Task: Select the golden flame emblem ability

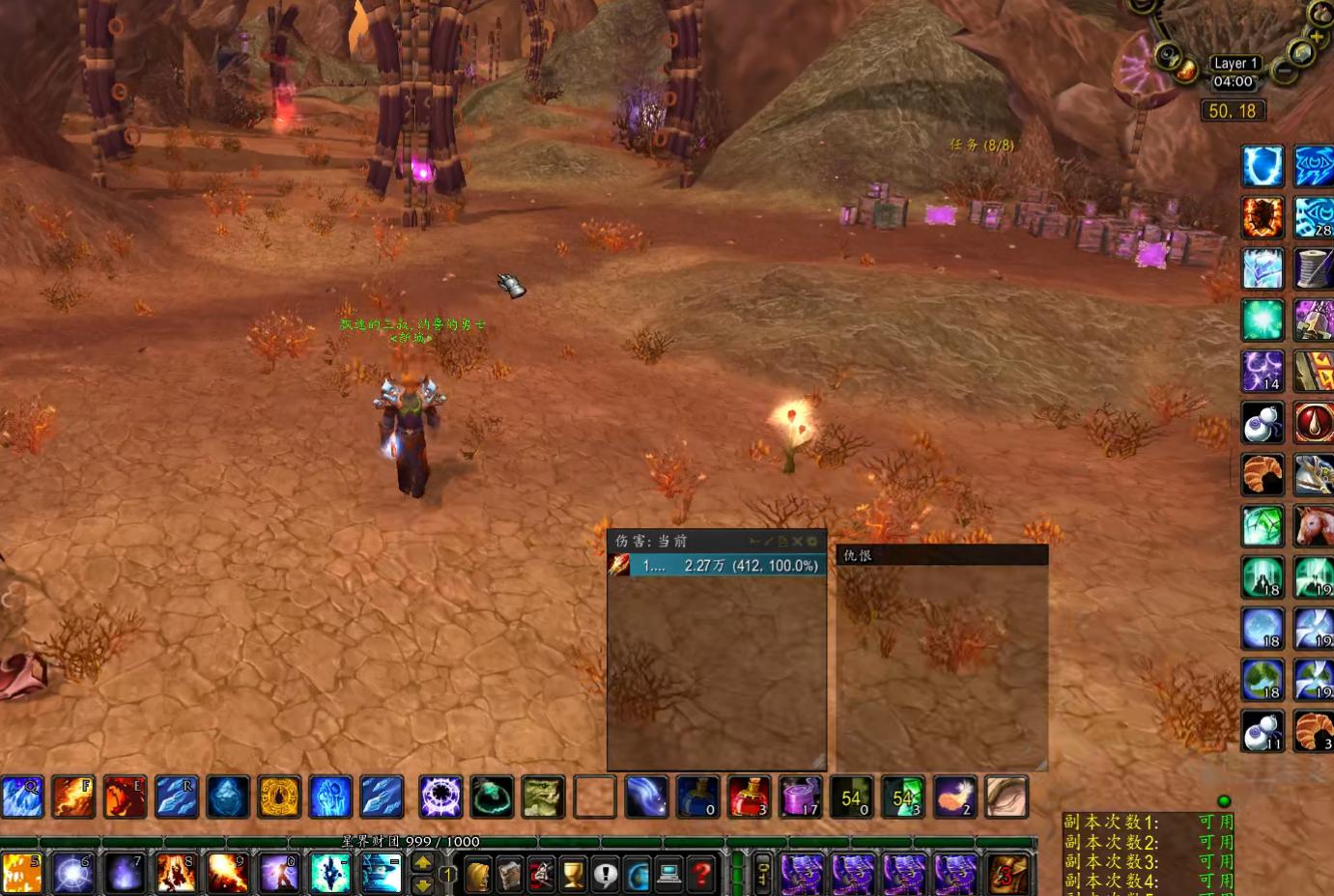Action: [x=279, y=797]
